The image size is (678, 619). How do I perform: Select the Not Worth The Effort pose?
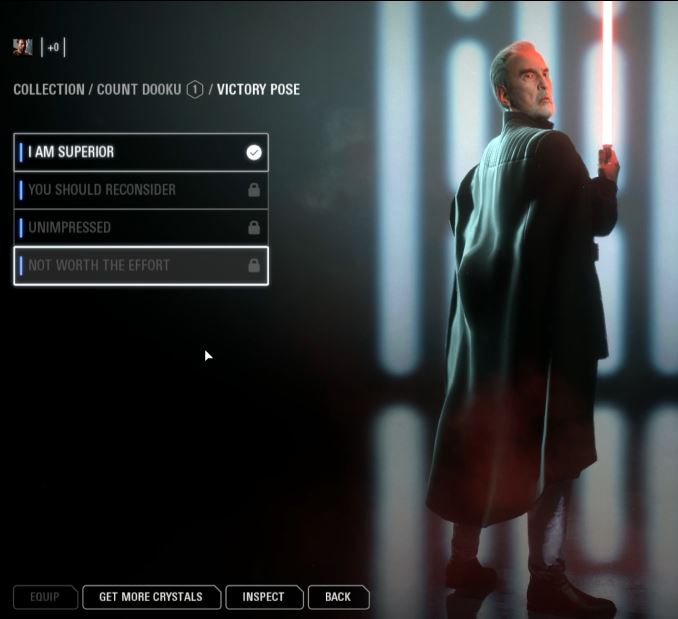[140, 265]
